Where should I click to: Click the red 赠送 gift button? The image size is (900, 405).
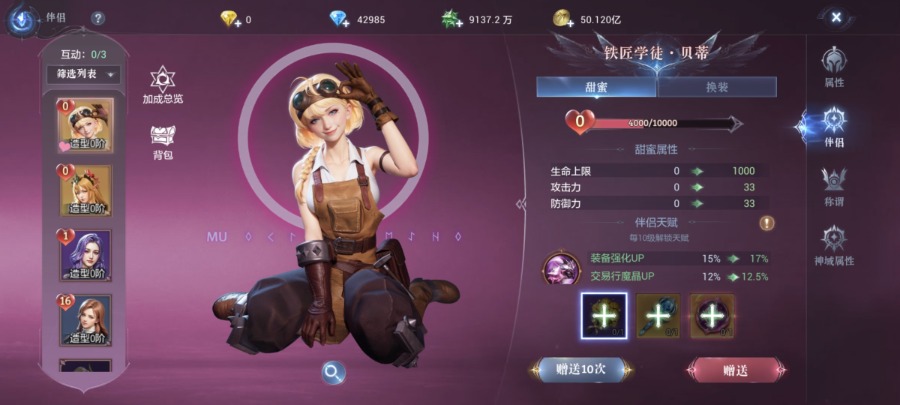[x=735, y=370]
